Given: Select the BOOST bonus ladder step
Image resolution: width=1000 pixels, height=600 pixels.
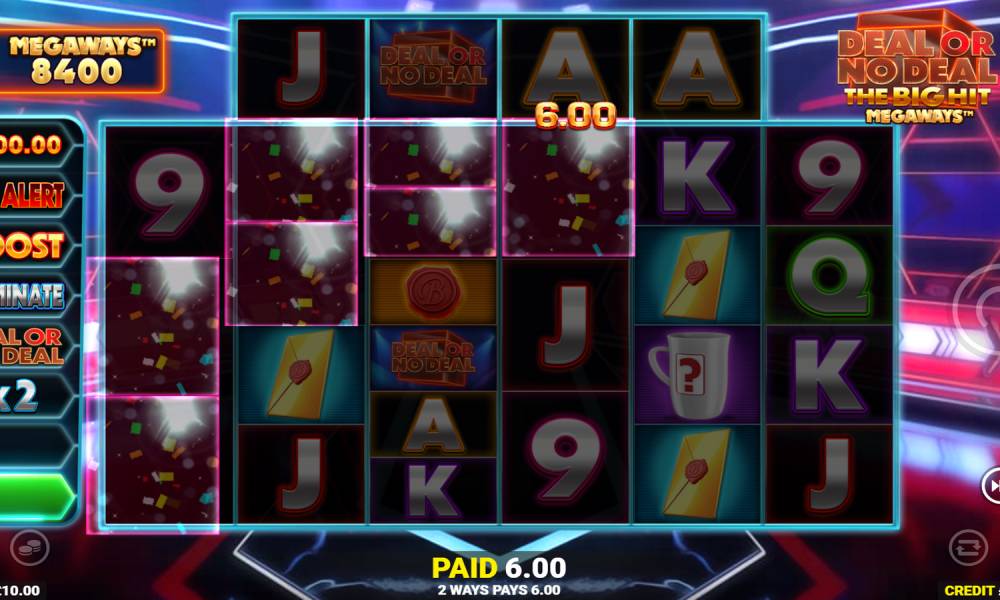Looking at the screenshot, I should 36,245.
